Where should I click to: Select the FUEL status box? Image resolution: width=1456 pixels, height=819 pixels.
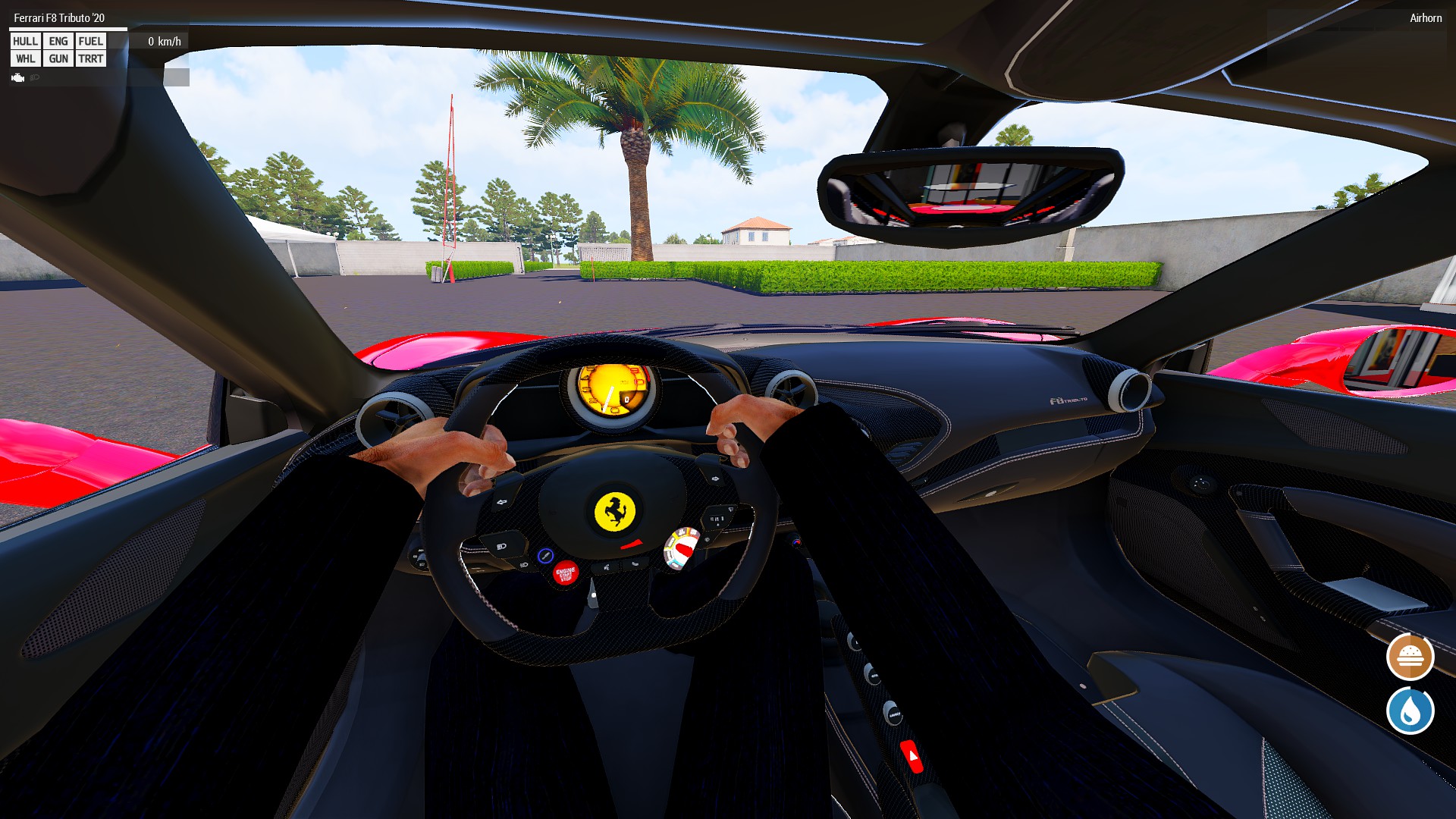90,41
